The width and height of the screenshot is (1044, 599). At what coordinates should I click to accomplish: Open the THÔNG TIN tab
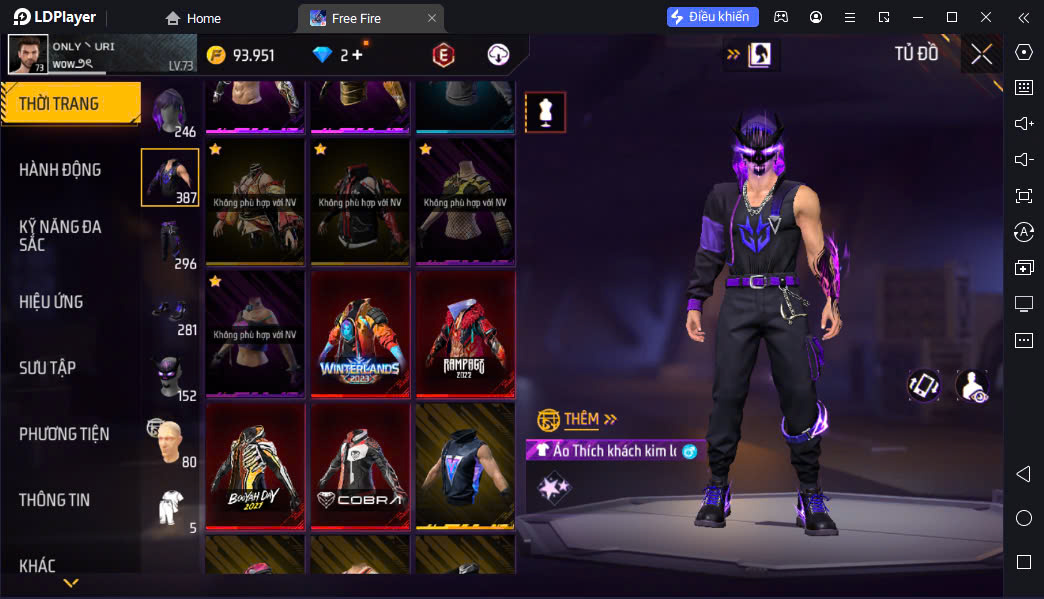tap(54, 500)
